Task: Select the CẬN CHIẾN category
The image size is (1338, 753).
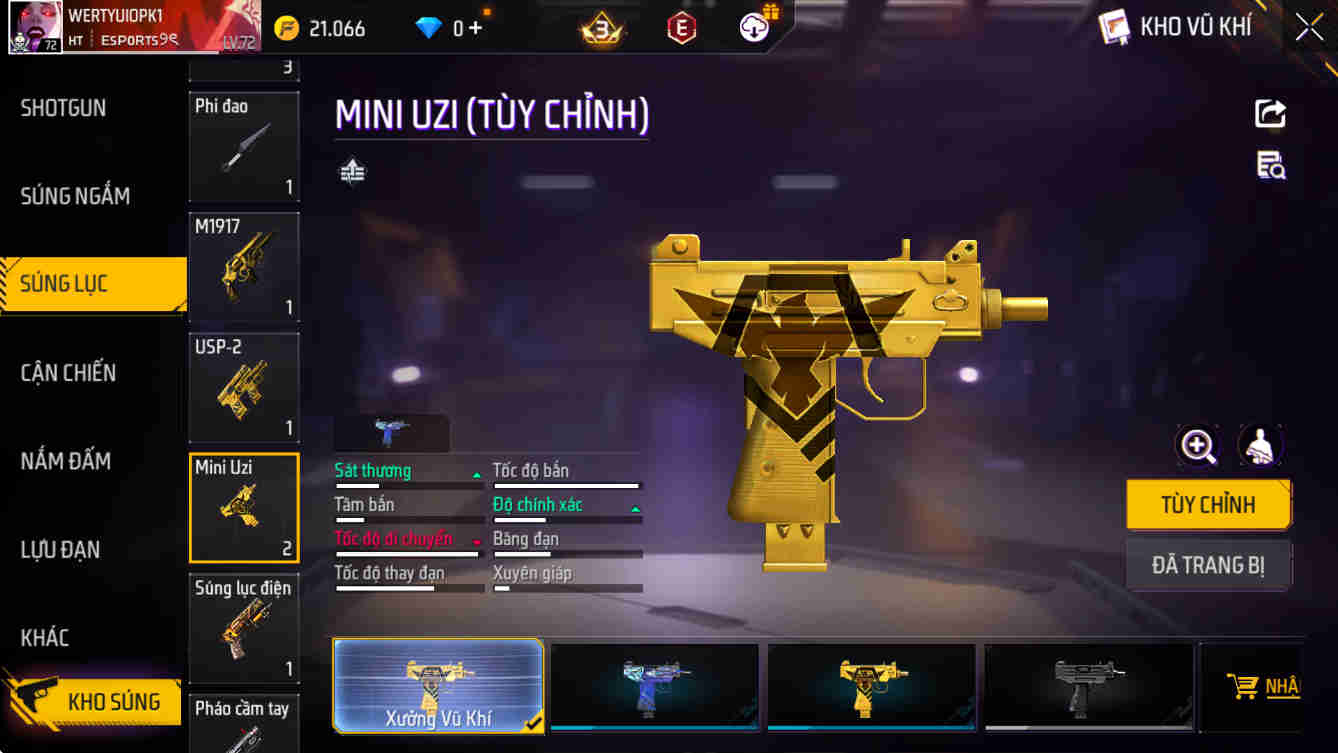Action: [x=69, y=373]
